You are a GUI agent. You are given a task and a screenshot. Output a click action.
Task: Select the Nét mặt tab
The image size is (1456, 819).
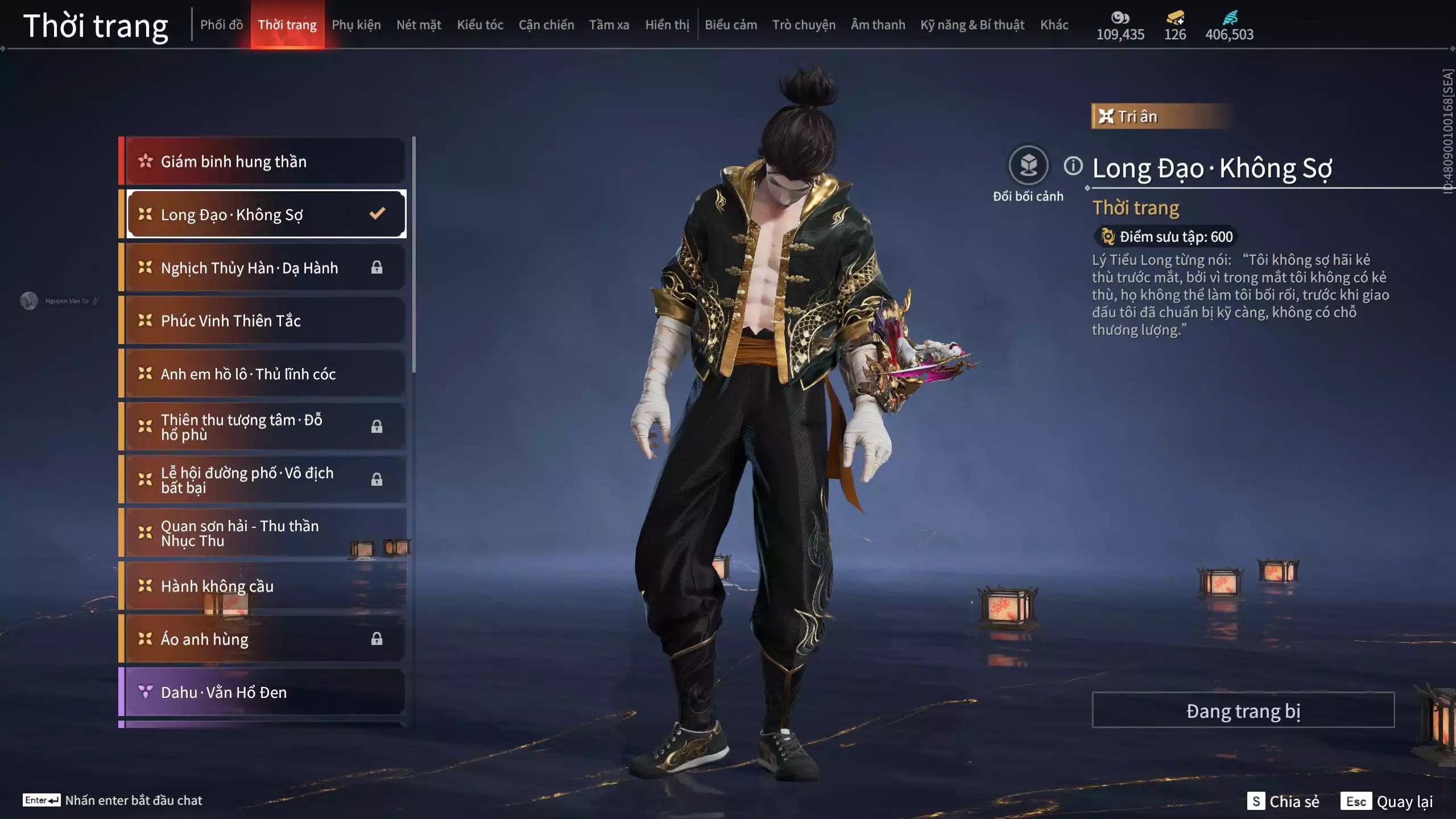tap(419, 25)
